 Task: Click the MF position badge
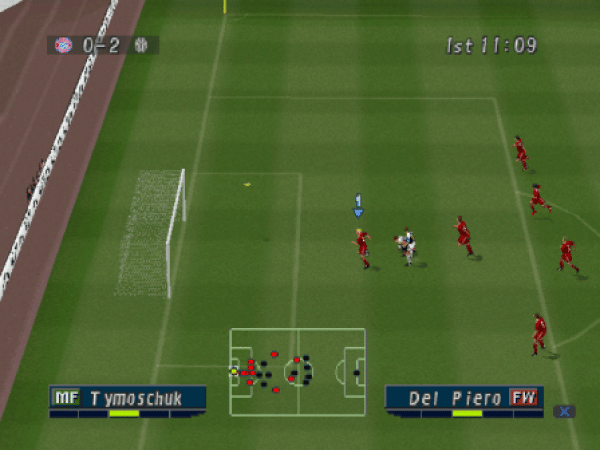[65, 398]
